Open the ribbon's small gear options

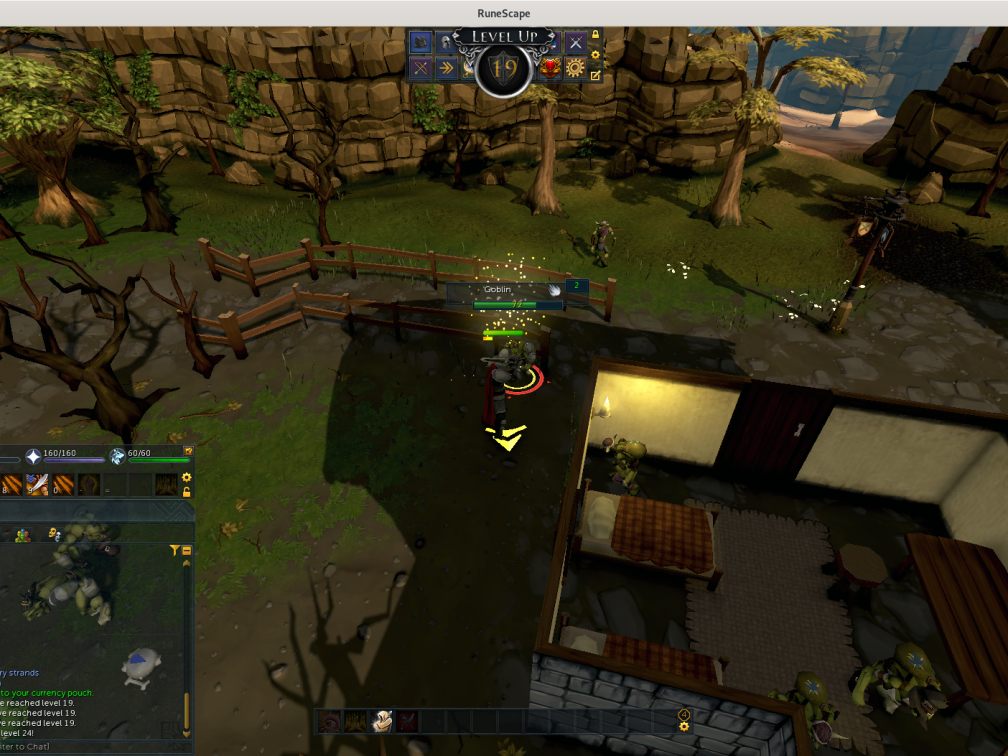596,55
